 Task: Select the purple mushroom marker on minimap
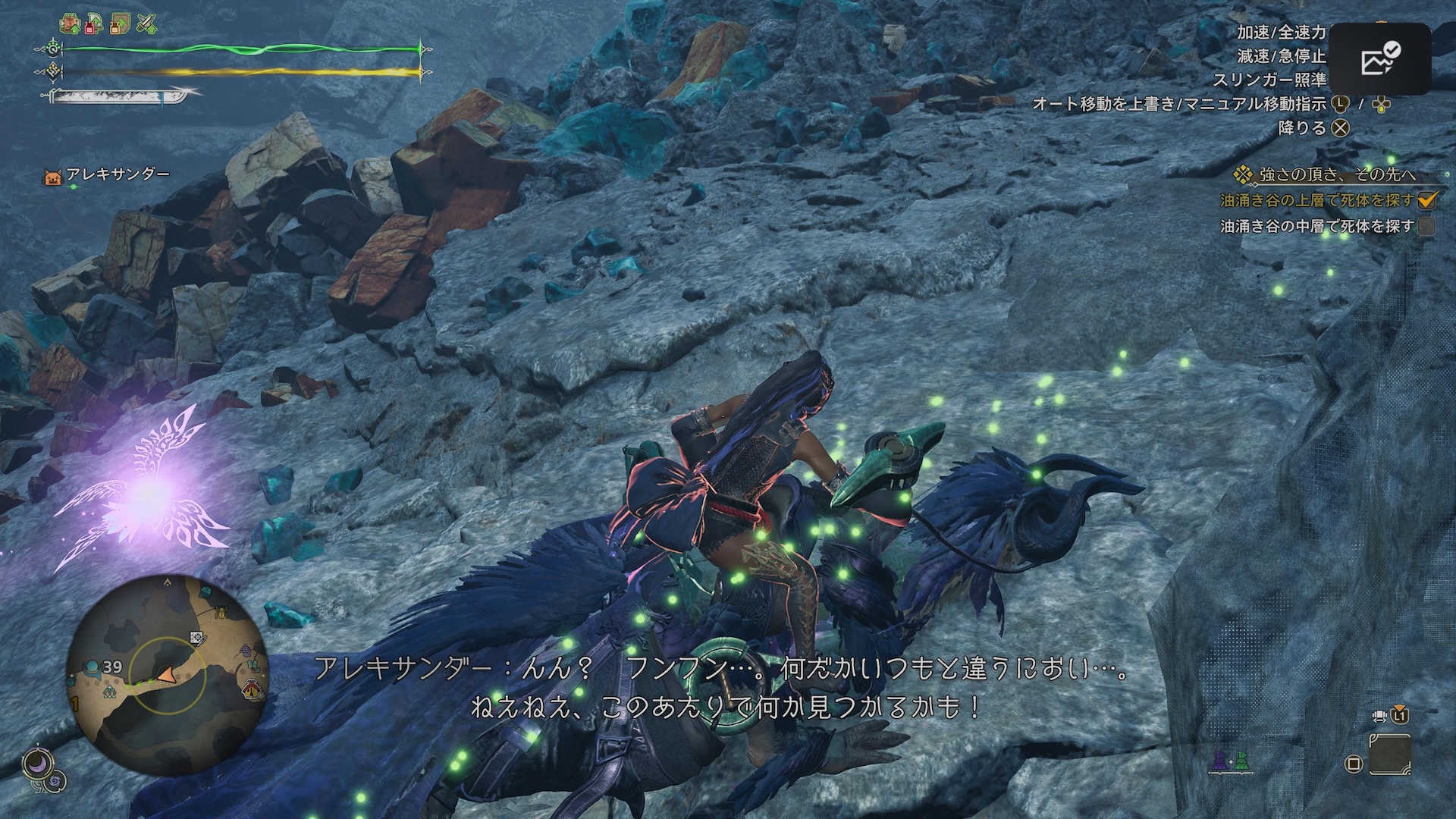pos(246,650)
